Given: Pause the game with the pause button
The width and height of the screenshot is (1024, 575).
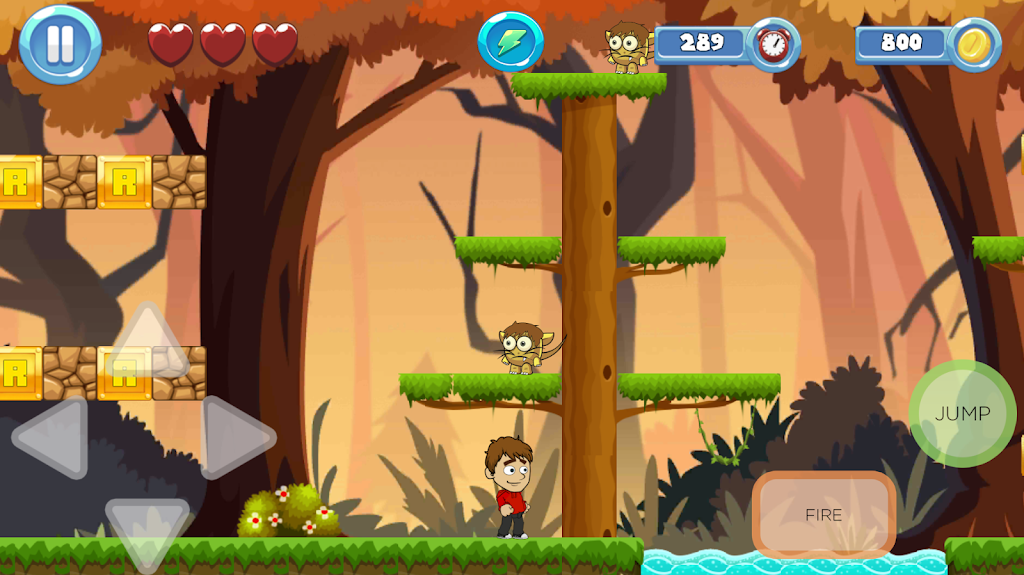Looking at the screenshot, I should tap(60, 45).
